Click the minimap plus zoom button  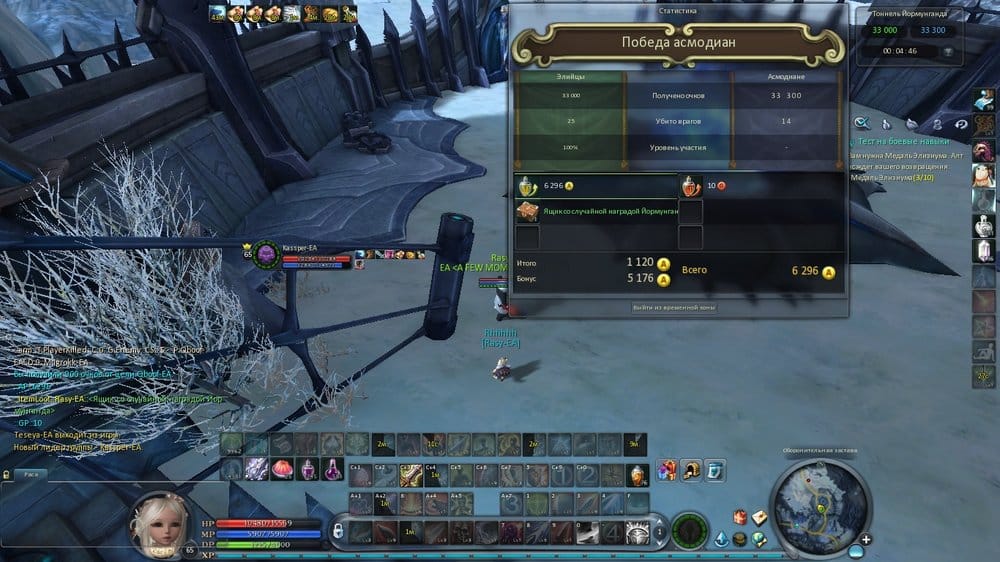point(866,539)
